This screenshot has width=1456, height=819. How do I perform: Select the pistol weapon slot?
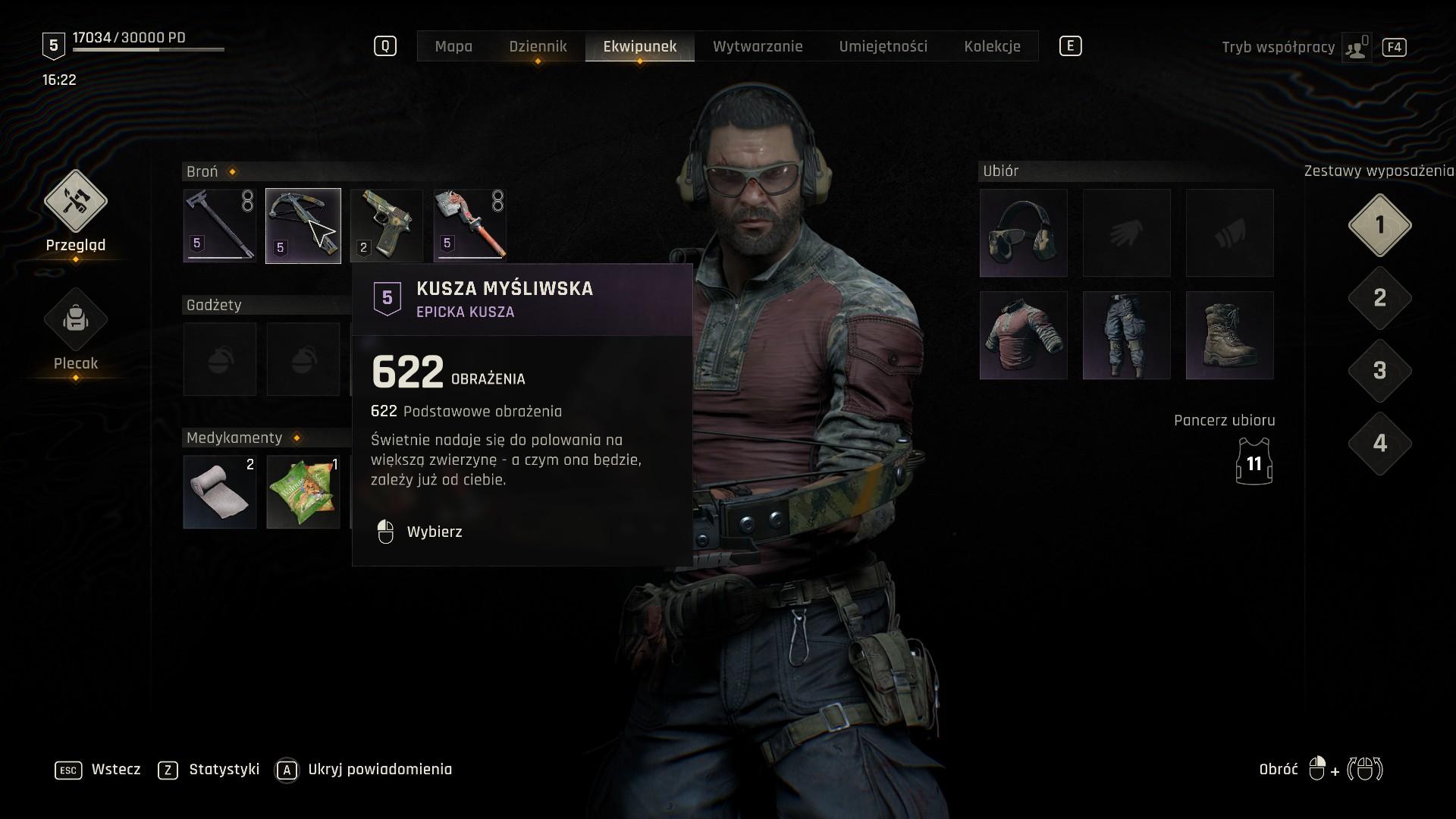[x=387, y=225]
